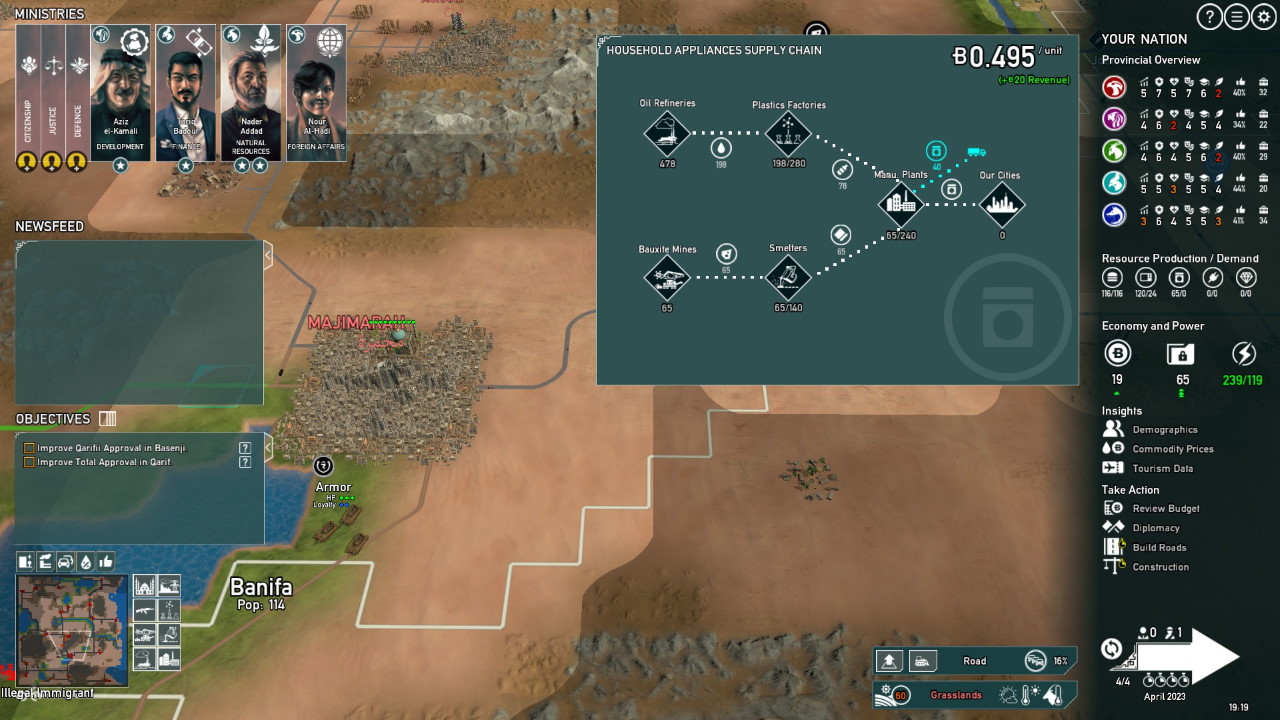This screenshot has width=1280, height=720.
Task: Open Demographics insights
Action: pos(1164,430)
